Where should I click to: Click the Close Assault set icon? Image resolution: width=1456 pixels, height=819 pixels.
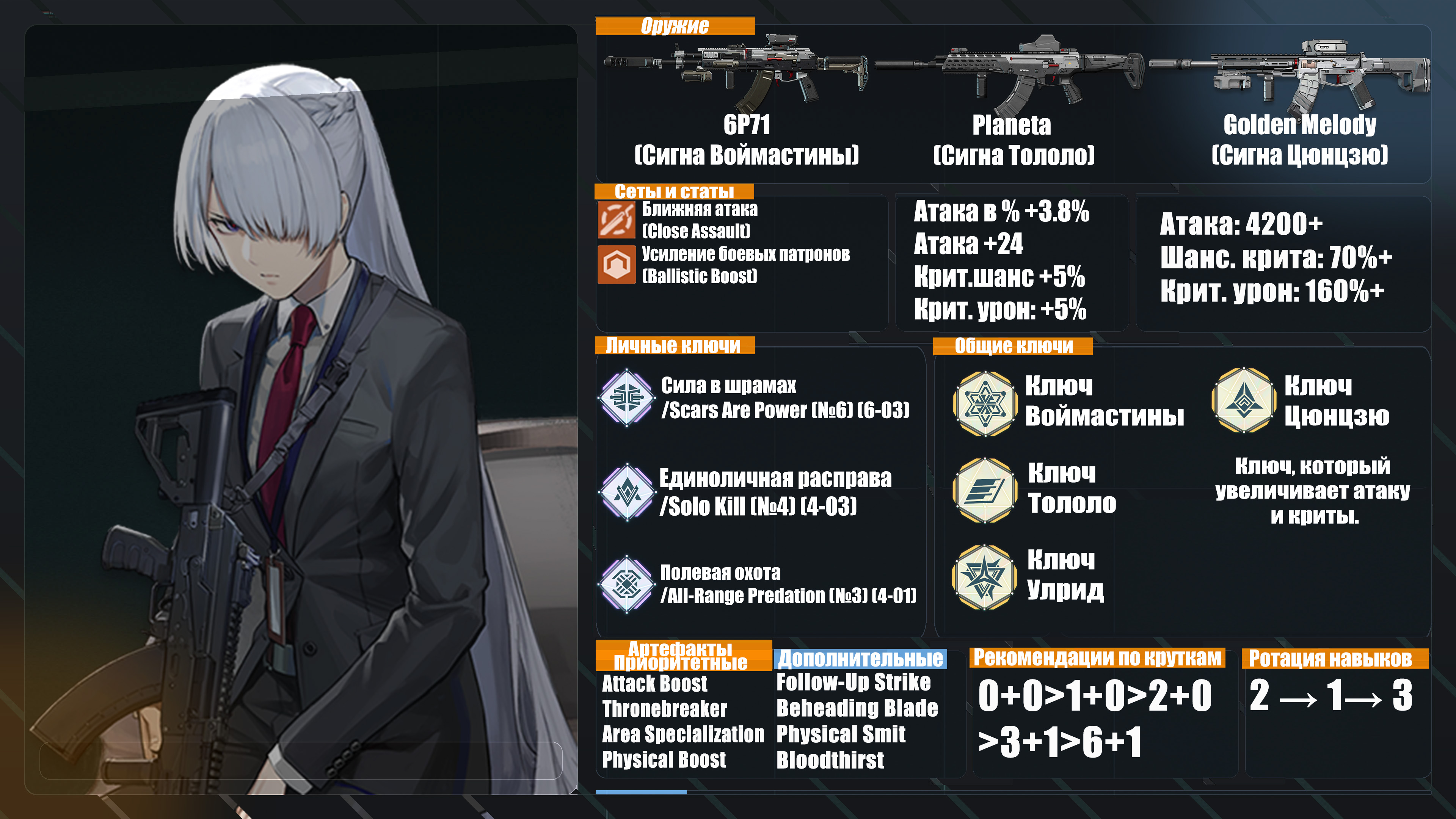point(617,220)
